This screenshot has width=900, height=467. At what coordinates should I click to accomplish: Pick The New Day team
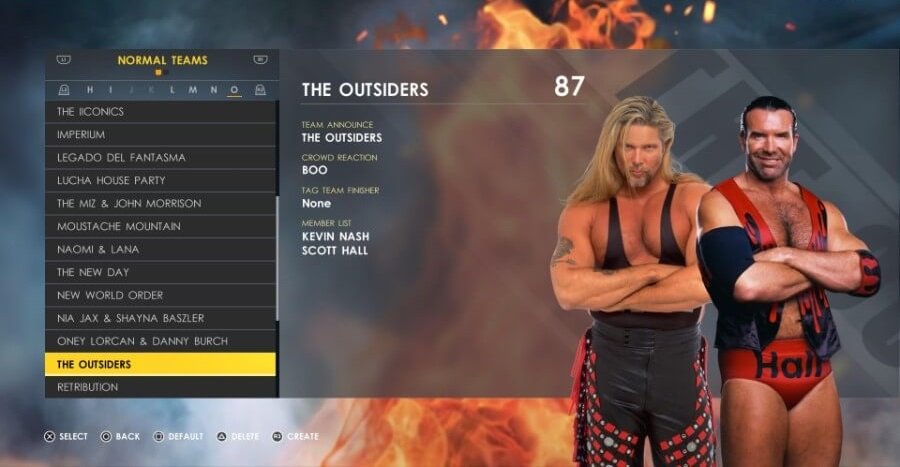[x=160, y=273]
